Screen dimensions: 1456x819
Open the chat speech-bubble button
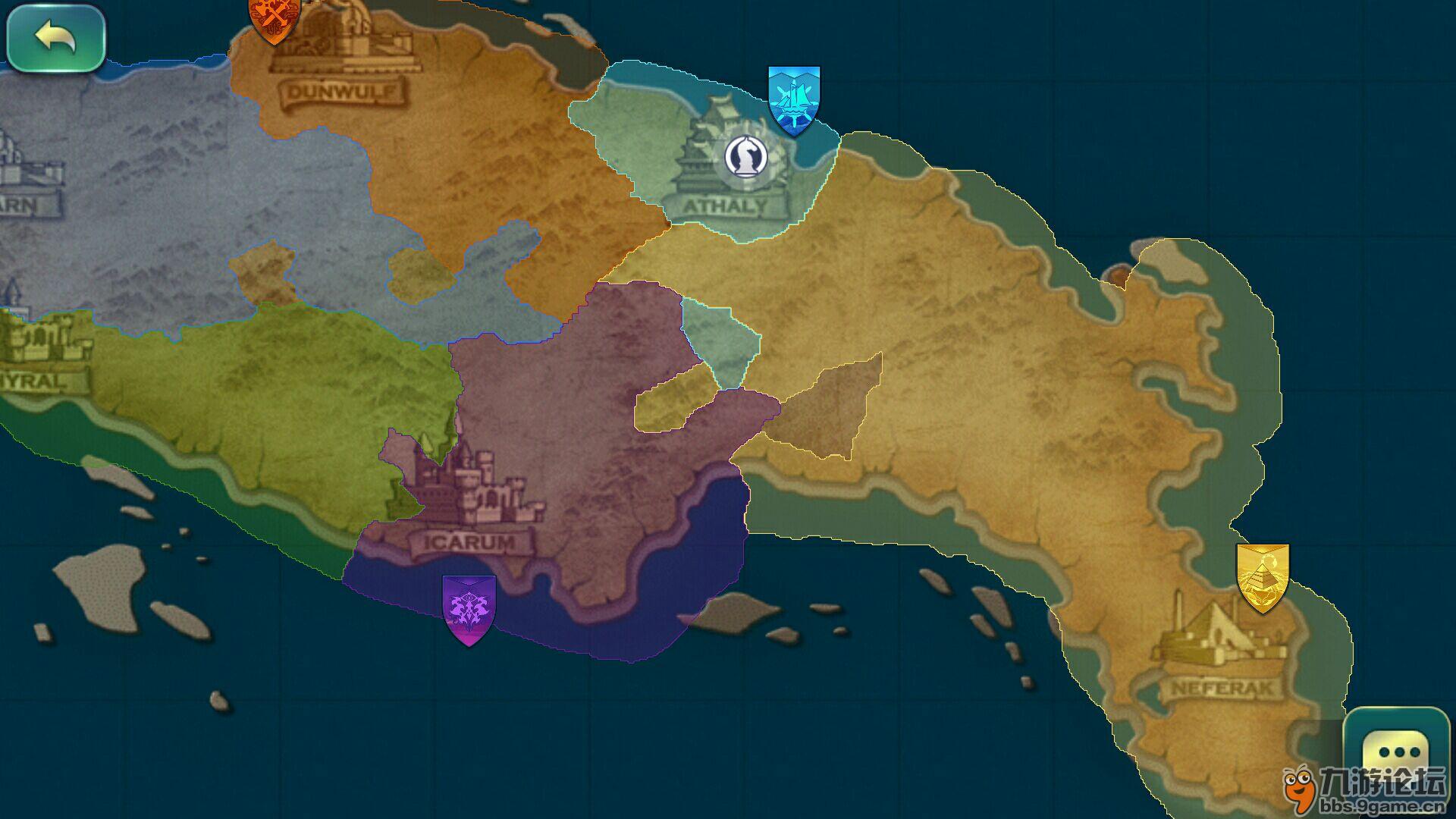tap(1396, 751)
